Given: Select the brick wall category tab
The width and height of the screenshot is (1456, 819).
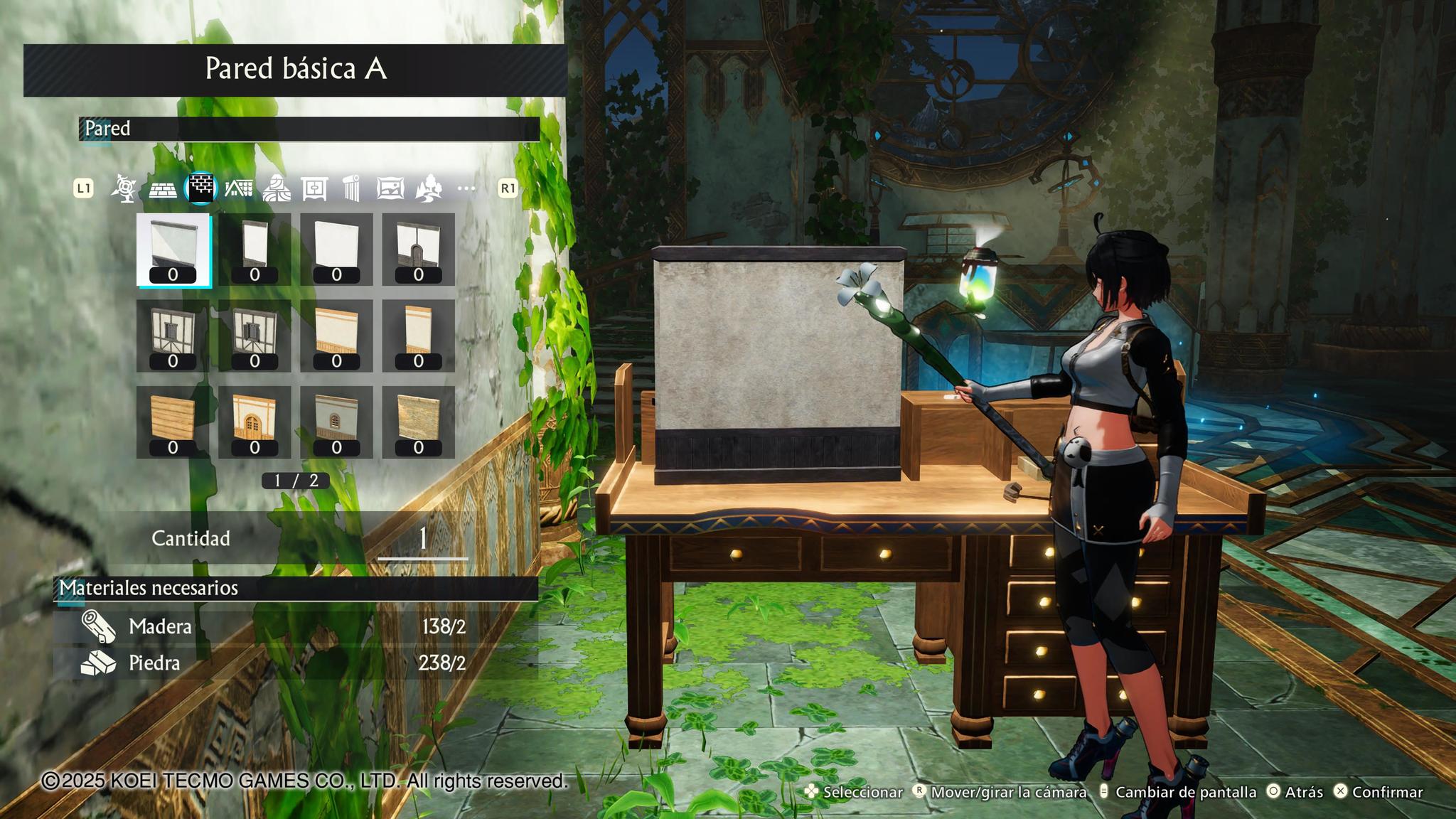Looking at the screenshot, I should 200,188.
